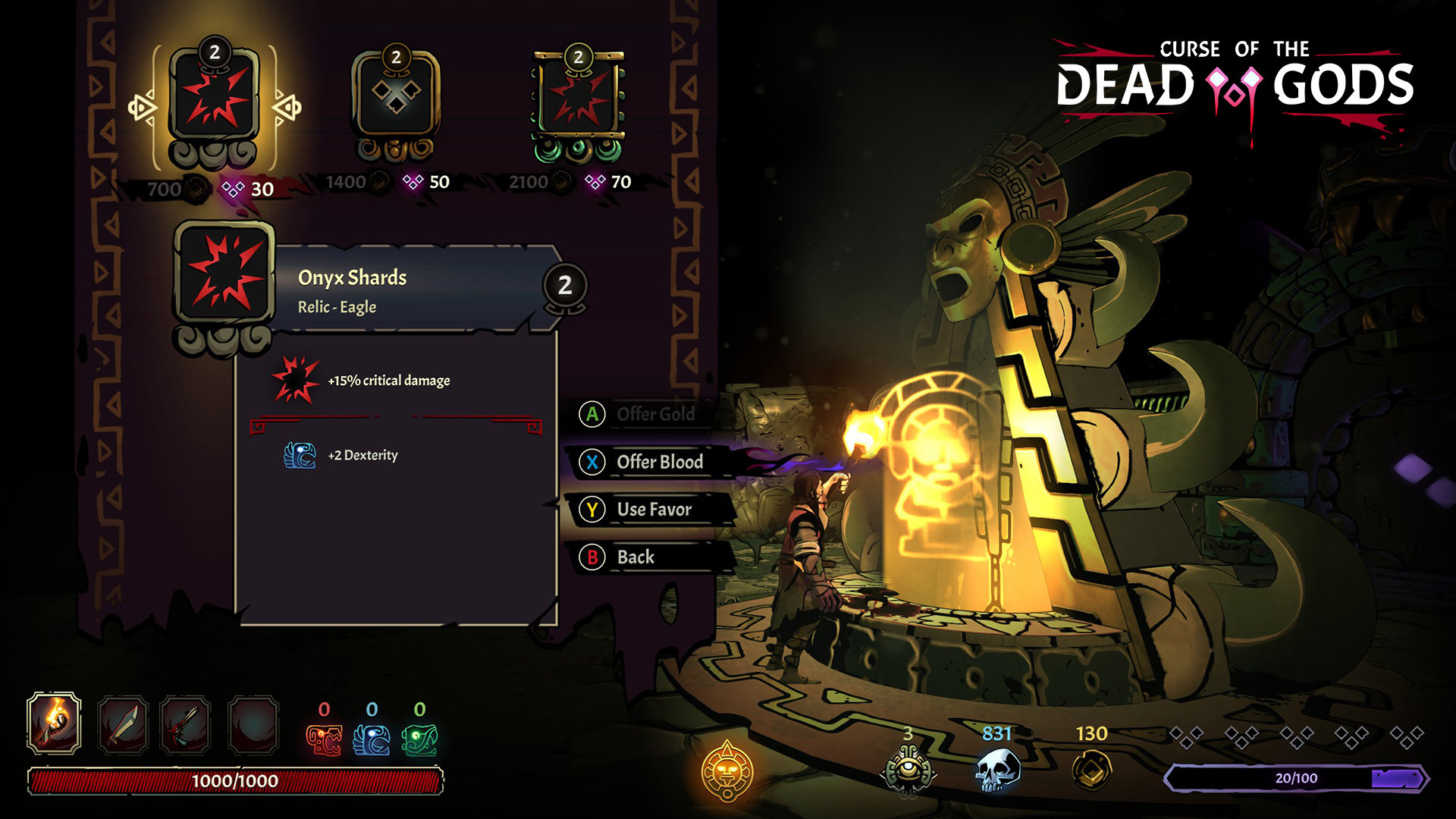Cycle to the previous relic with left arrow
Image resolution: width=1456 pixels, height=819 pixels.
(141, 107)
